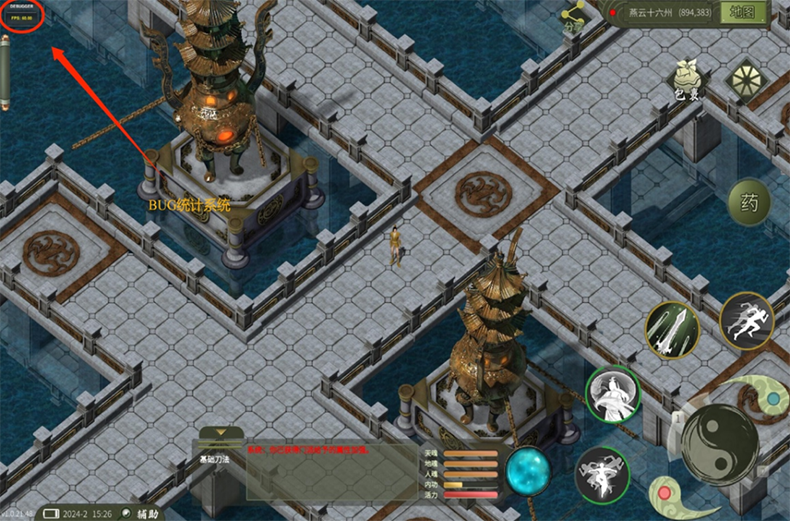This screenshot has height=521, width=790.
Task: Open the 辅助 assist menu
Action: click(141, 512)
